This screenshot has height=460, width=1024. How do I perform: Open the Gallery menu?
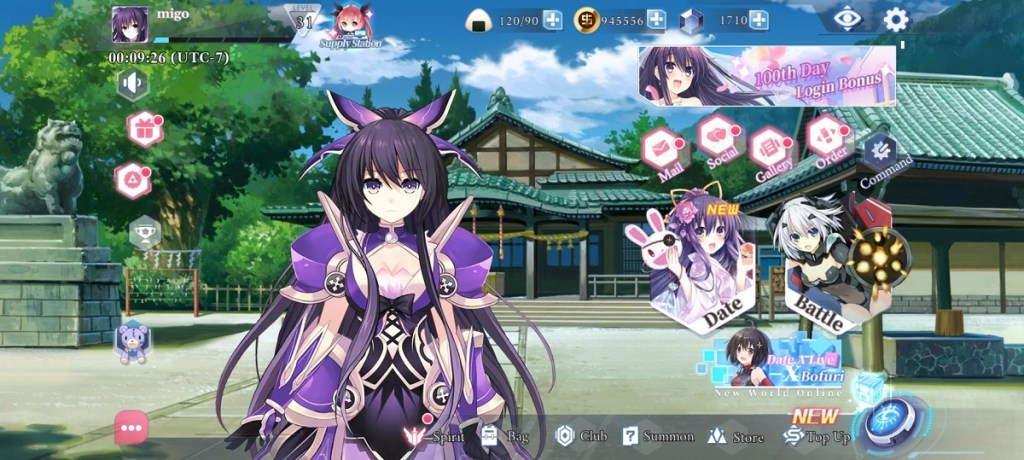coord(771,149)
